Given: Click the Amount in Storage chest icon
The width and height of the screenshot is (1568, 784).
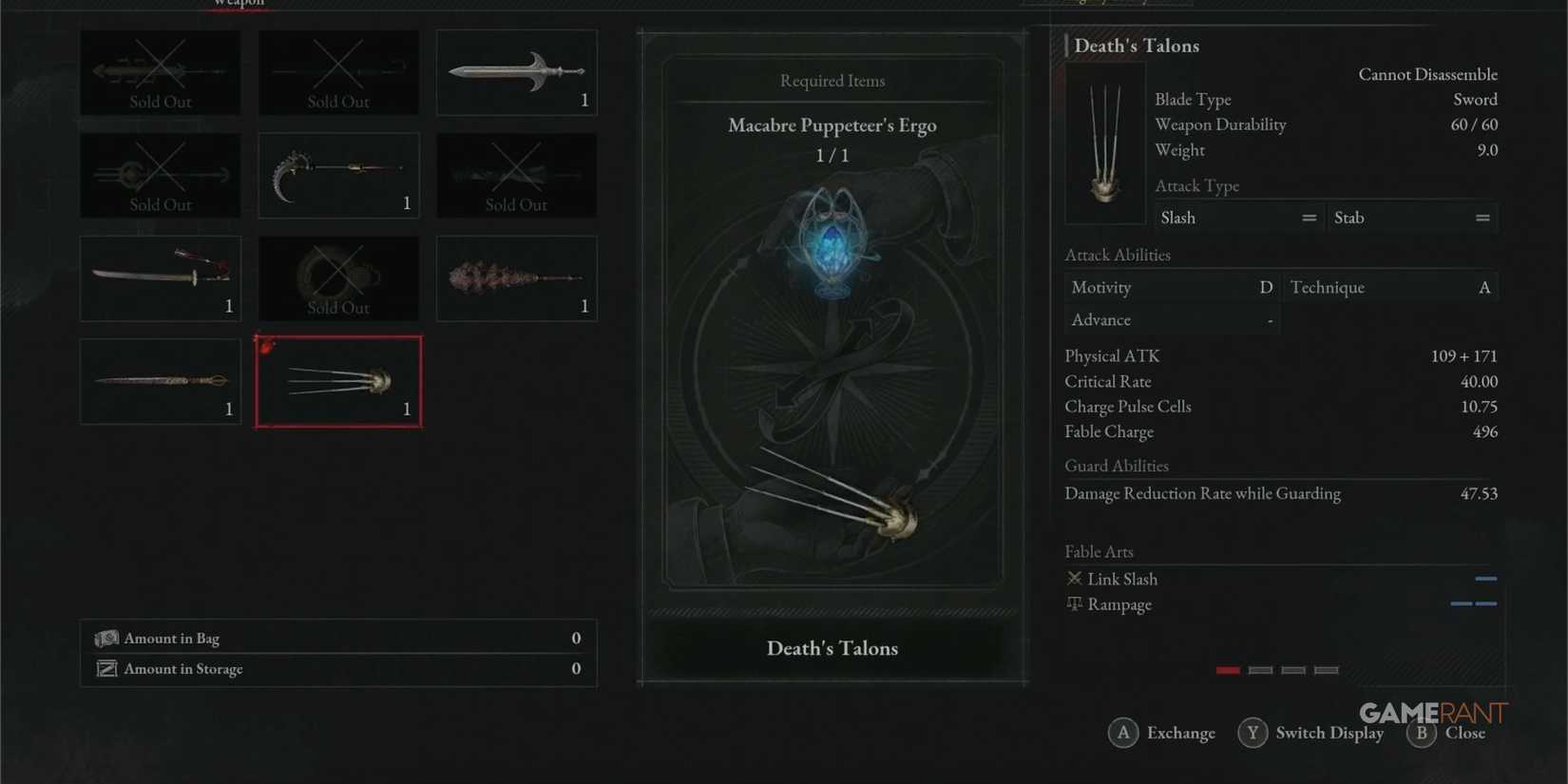Looking at the screenshot, I should pos(106,668).
